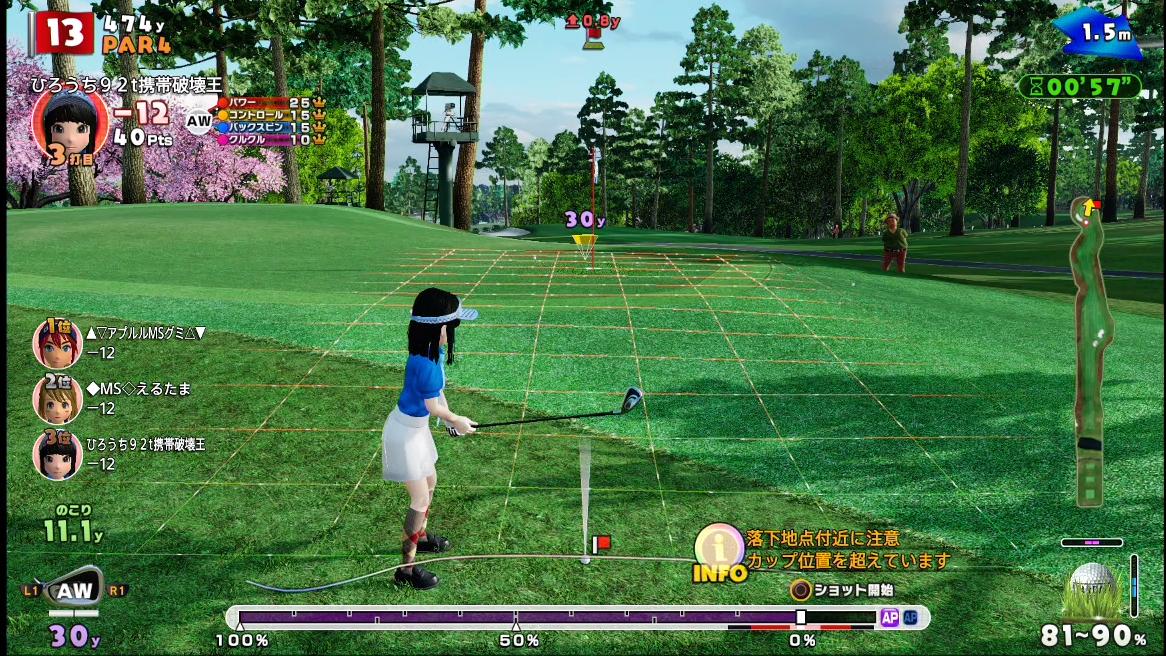Click the golf ball lie icon

point(1094,587)
